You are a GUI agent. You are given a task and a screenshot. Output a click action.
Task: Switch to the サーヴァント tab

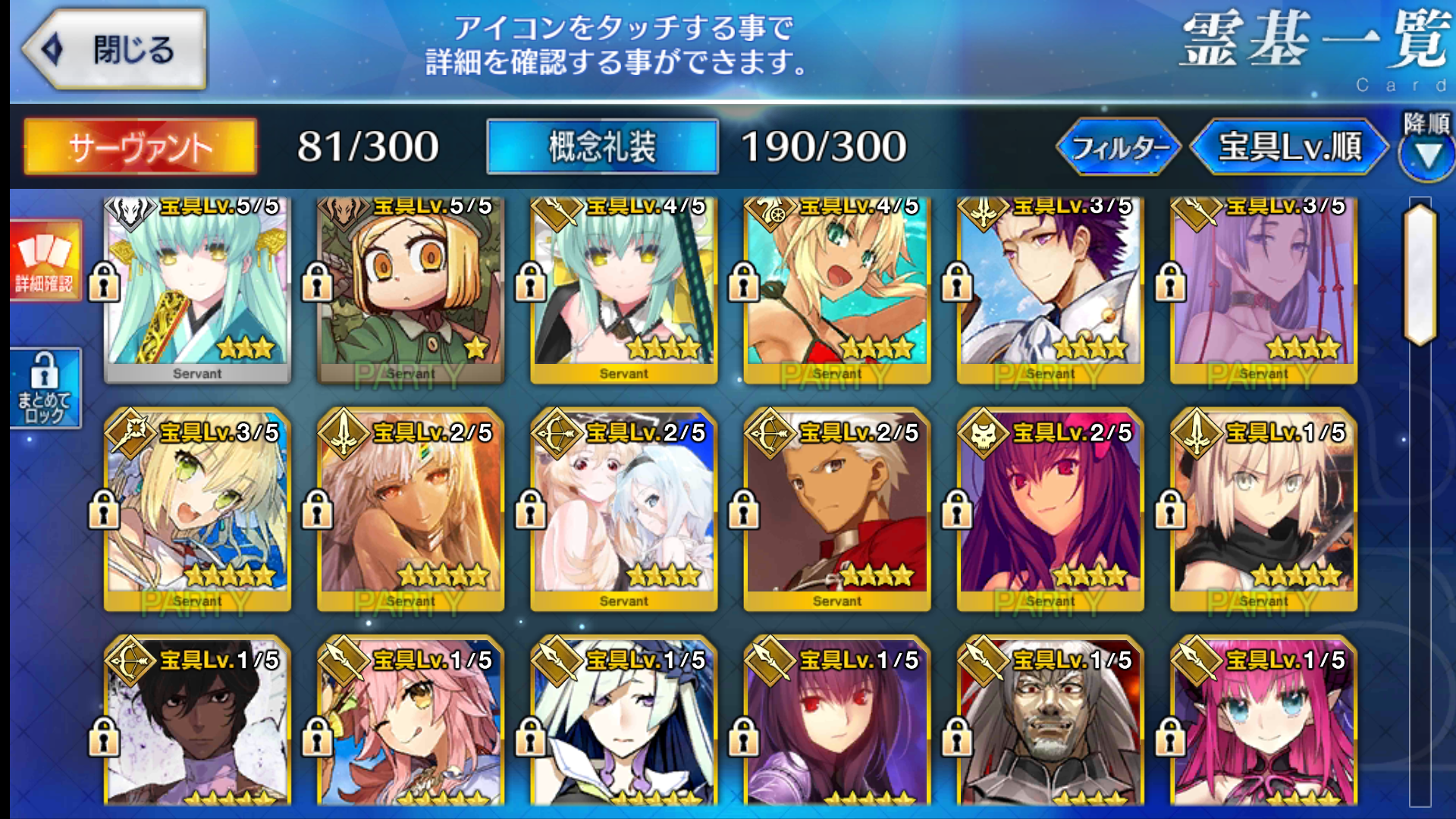click(x=140, y=146)
